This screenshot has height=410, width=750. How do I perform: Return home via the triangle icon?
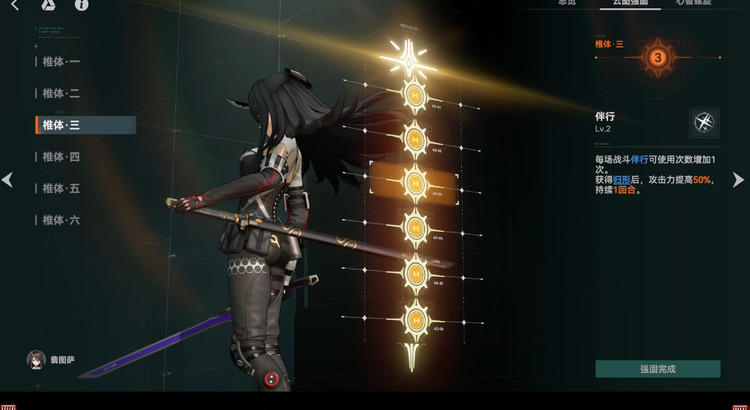pyautogui.click(x=47, y=5)
